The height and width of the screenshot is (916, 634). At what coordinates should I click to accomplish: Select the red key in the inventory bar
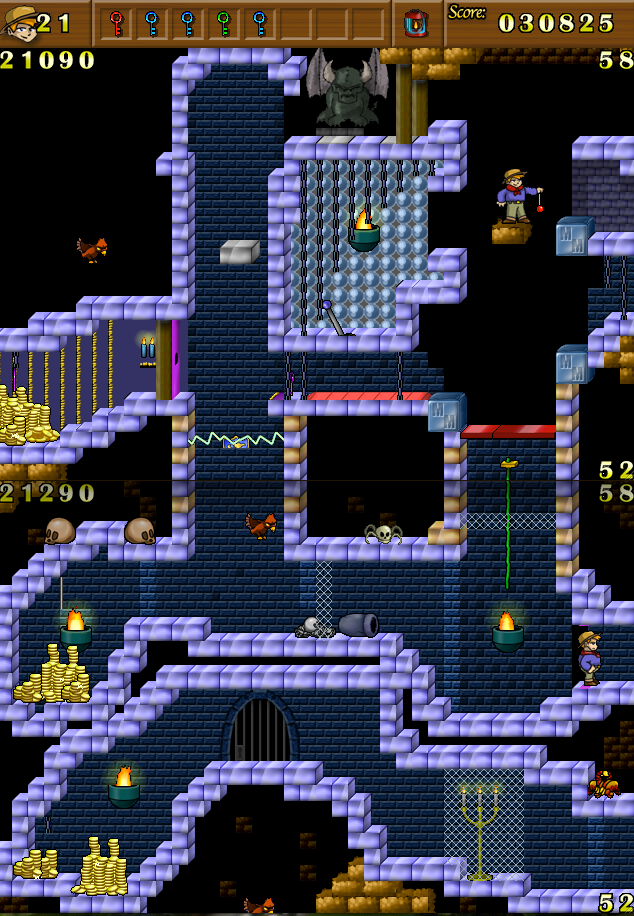(116, 22)
